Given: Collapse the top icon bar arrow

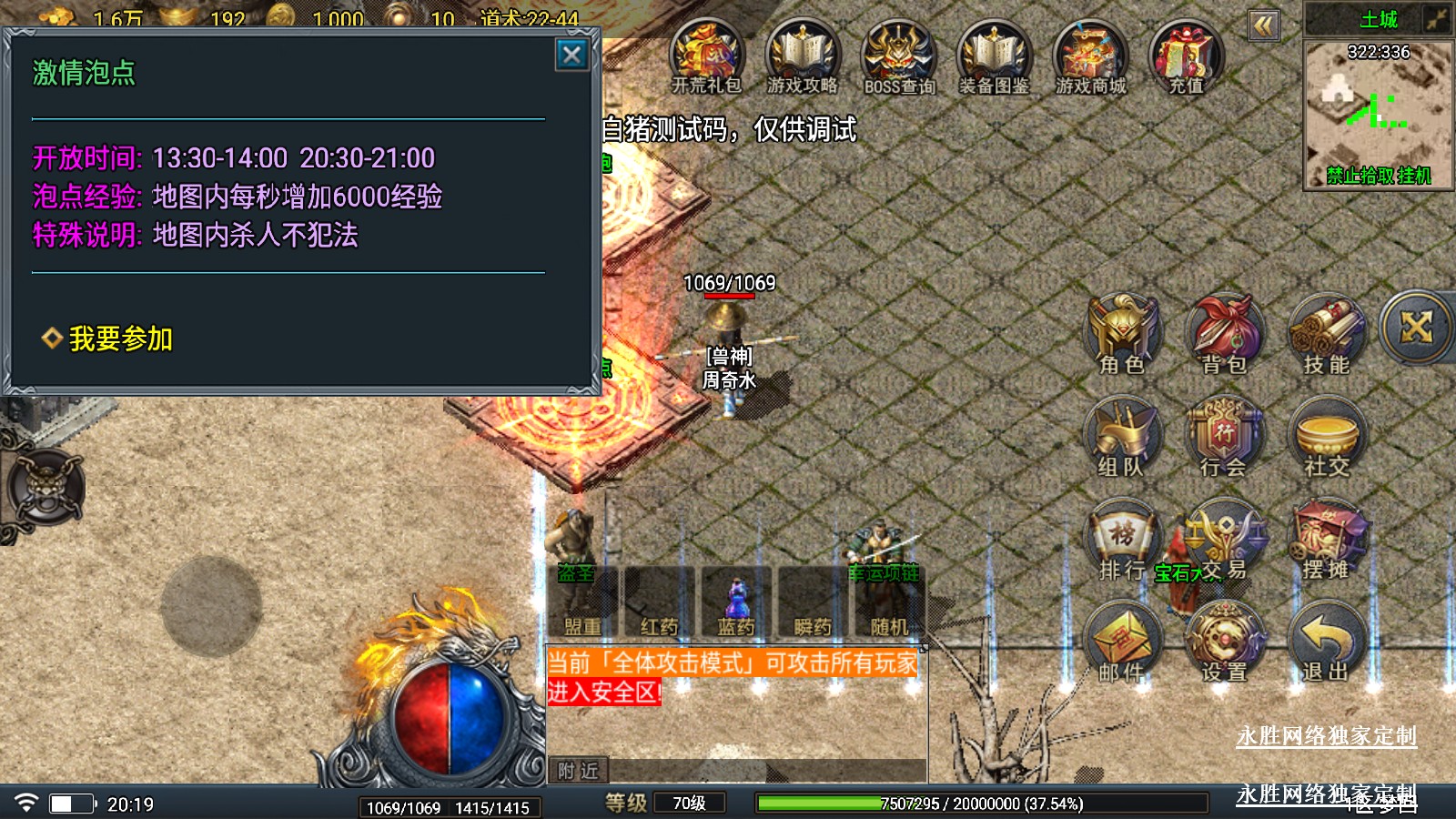Looking at the screenshot, I should pyautogui.click(x=1263, y=25).
